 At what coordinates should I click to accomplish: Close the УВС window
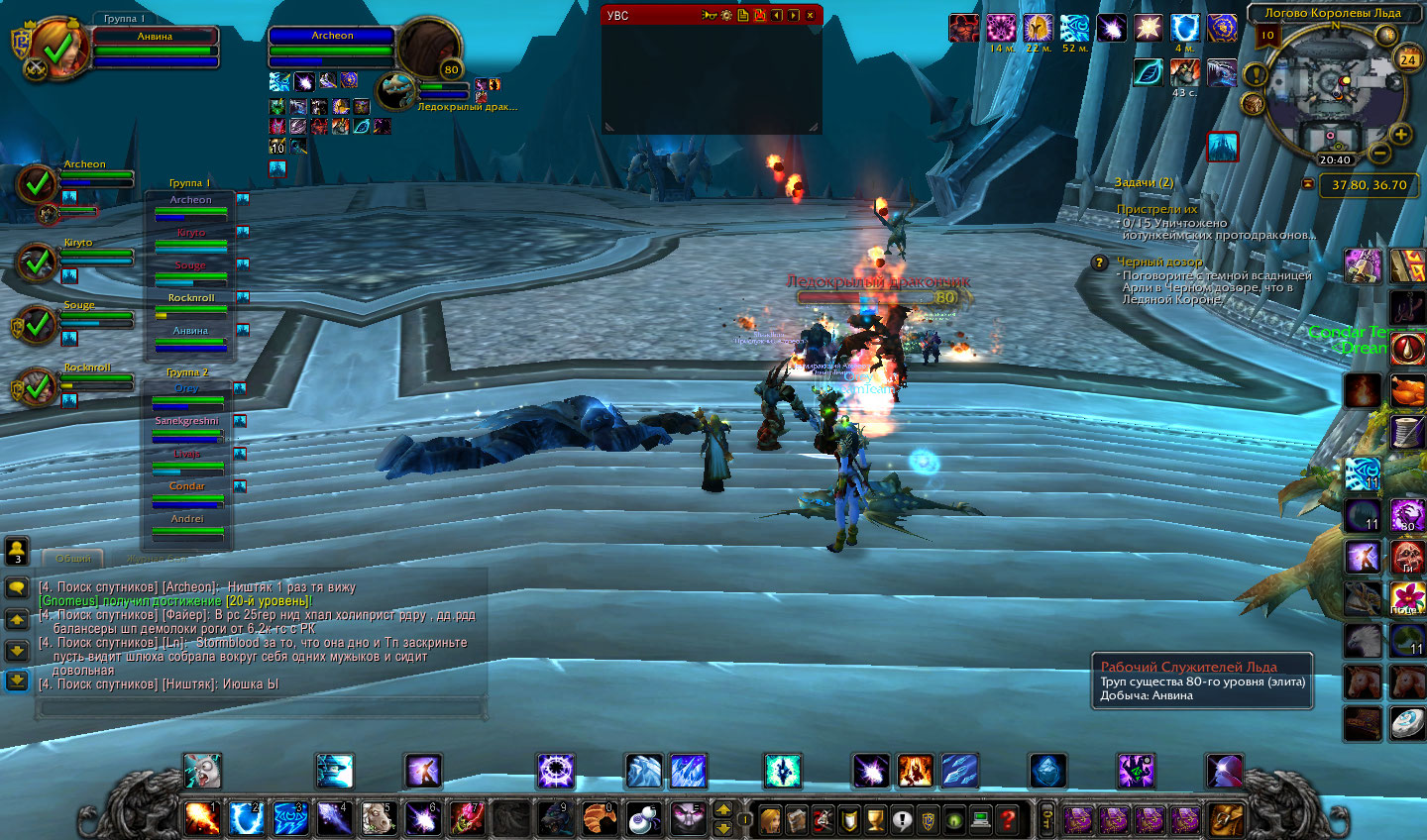(x=810, y=15)
